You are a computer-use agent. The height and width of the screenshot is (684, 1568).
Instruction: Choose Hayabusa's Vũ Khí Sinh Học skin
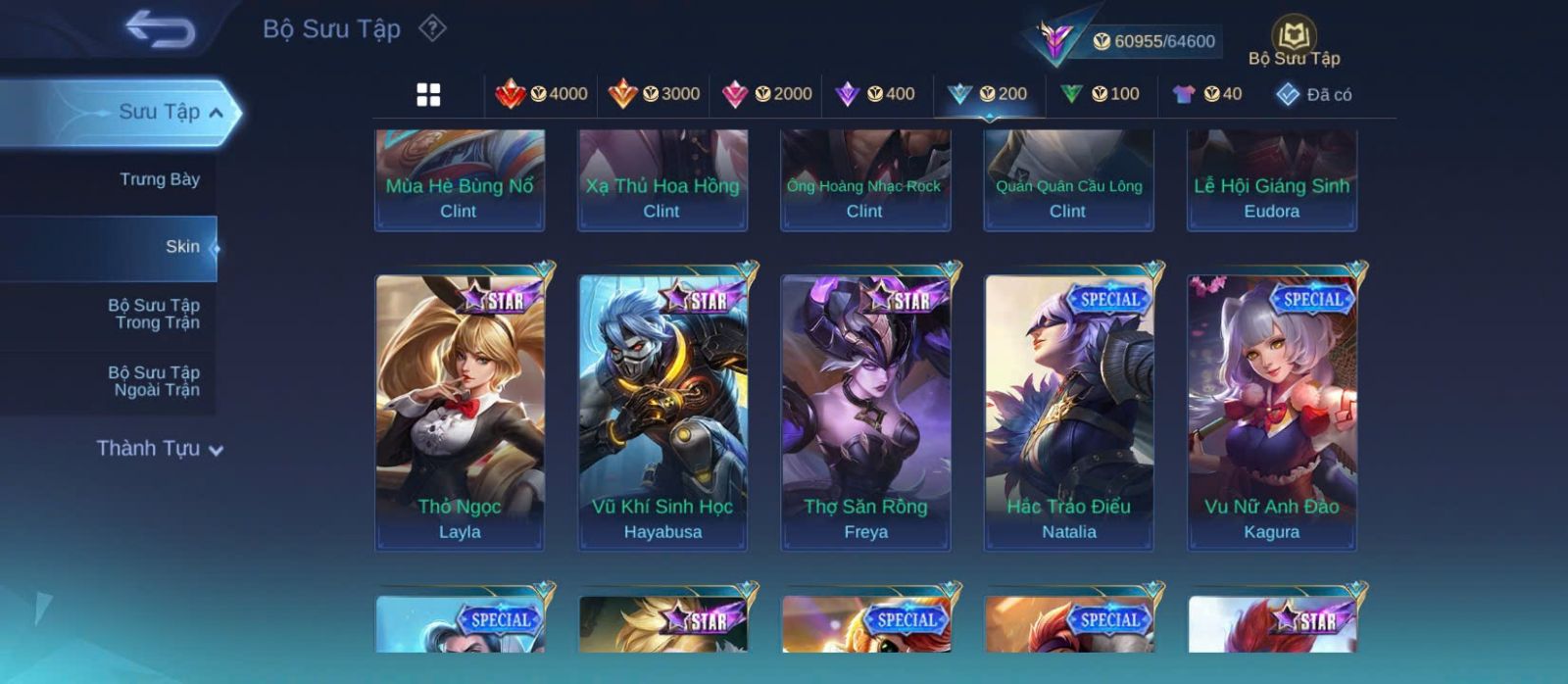pyautogui.click(x=662, y=412)
